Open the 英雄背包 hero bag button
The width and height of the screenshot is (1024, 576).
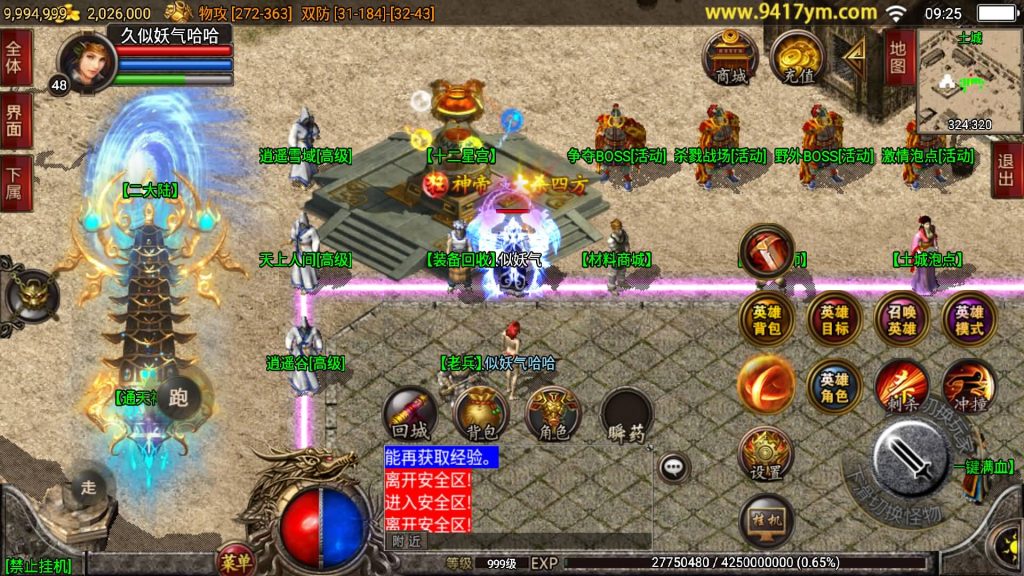tap(767, 319)
